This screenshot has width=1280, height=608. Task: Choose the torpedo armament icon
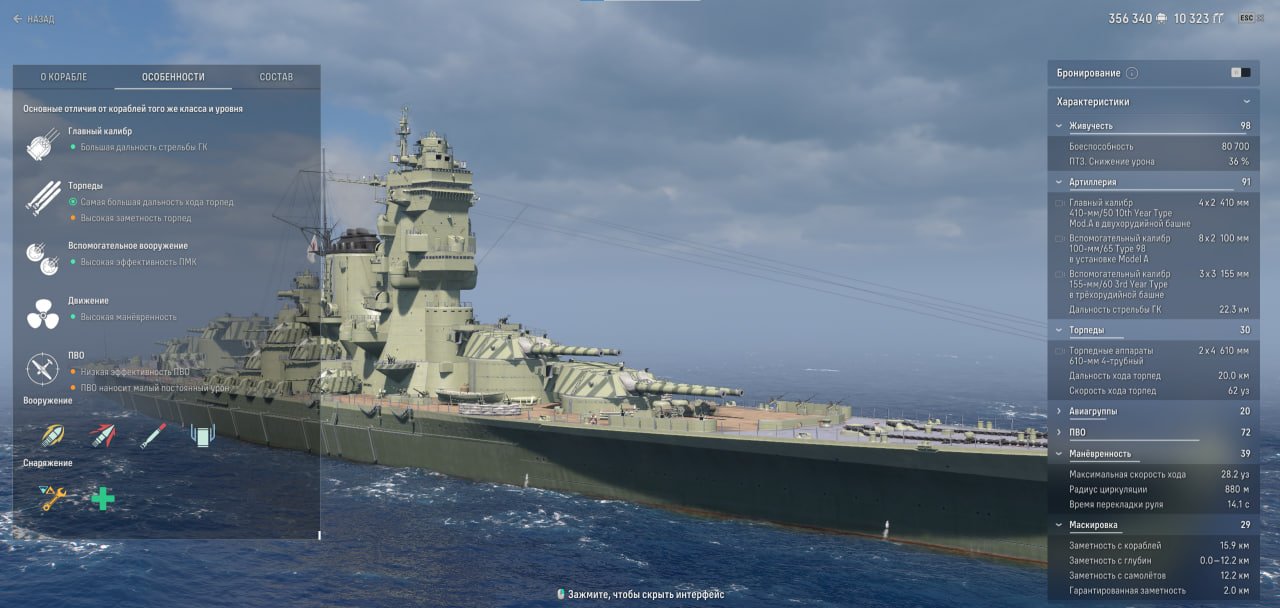[153, 435]
